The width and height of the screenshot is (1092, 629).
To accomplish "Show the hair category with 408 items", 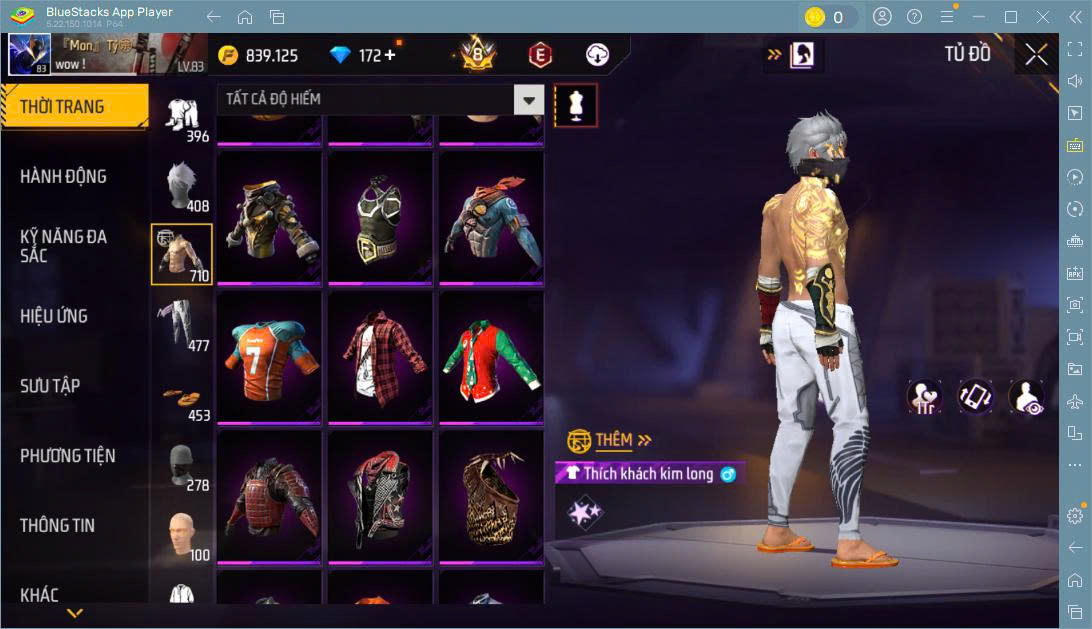I will click(x=182, y=185).
